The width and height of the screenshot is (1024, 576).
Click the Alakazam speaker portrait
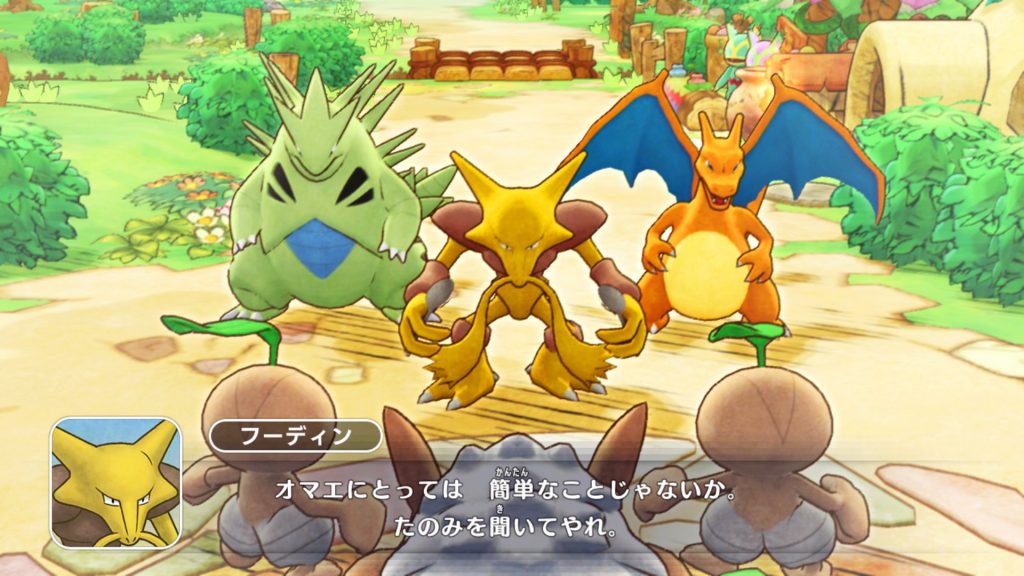[116, 483]
